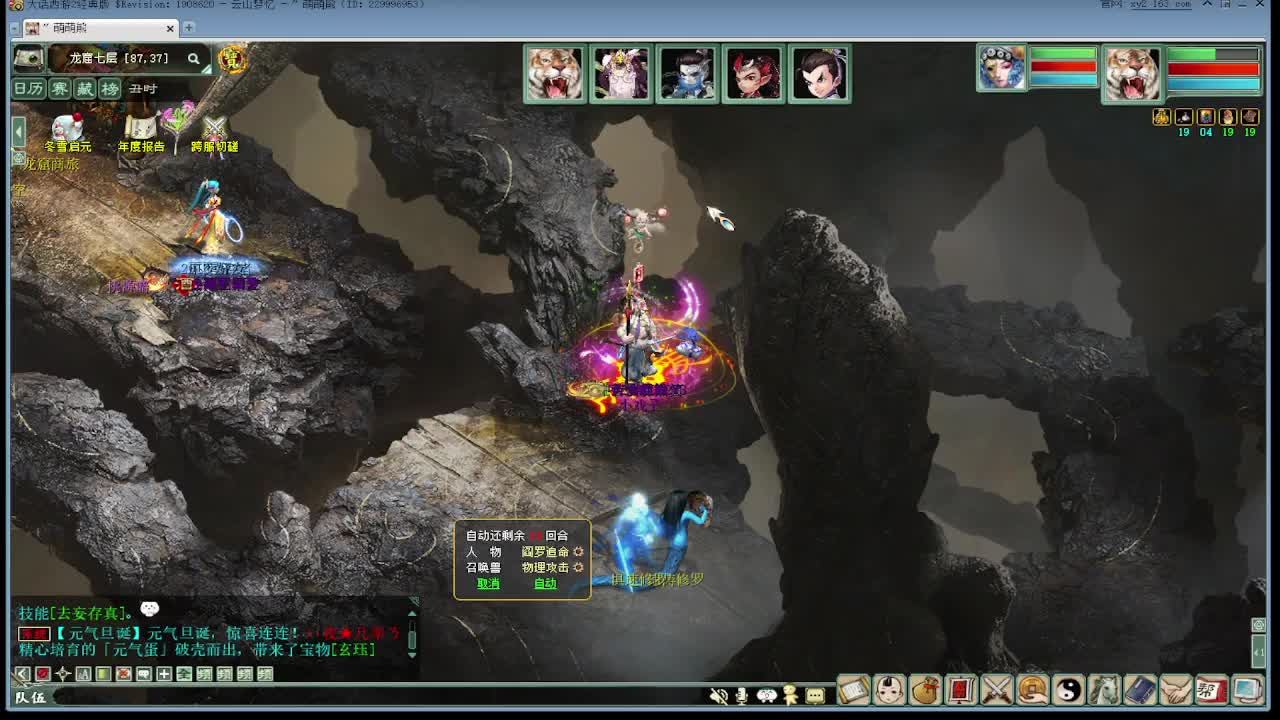Screen dimensions: 1280x720
Task: Open the crossed swords combat icon
Action: (x=997, y=689)
